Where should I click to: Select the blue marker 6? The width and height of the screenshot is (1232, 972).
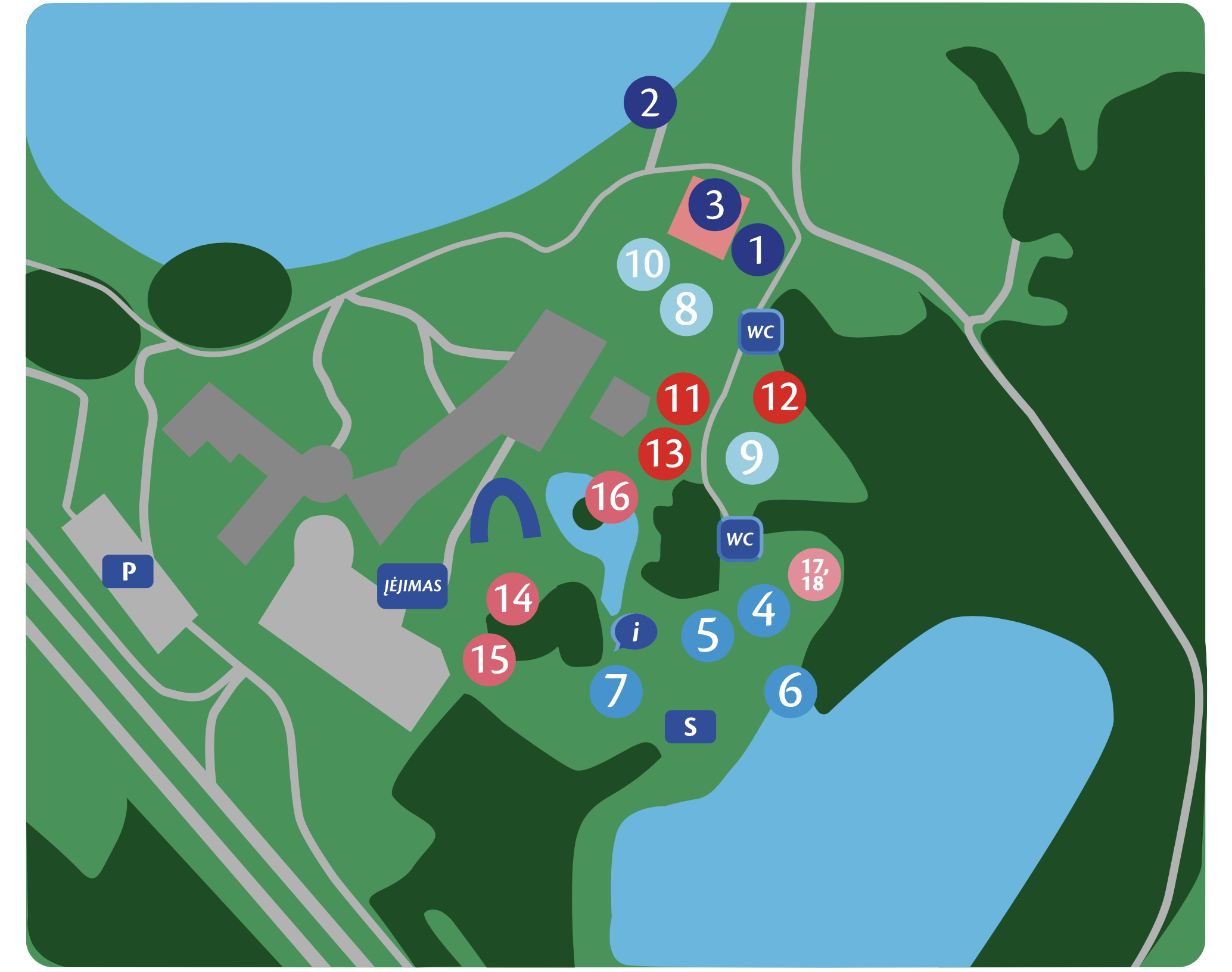(x=791, y=691)
